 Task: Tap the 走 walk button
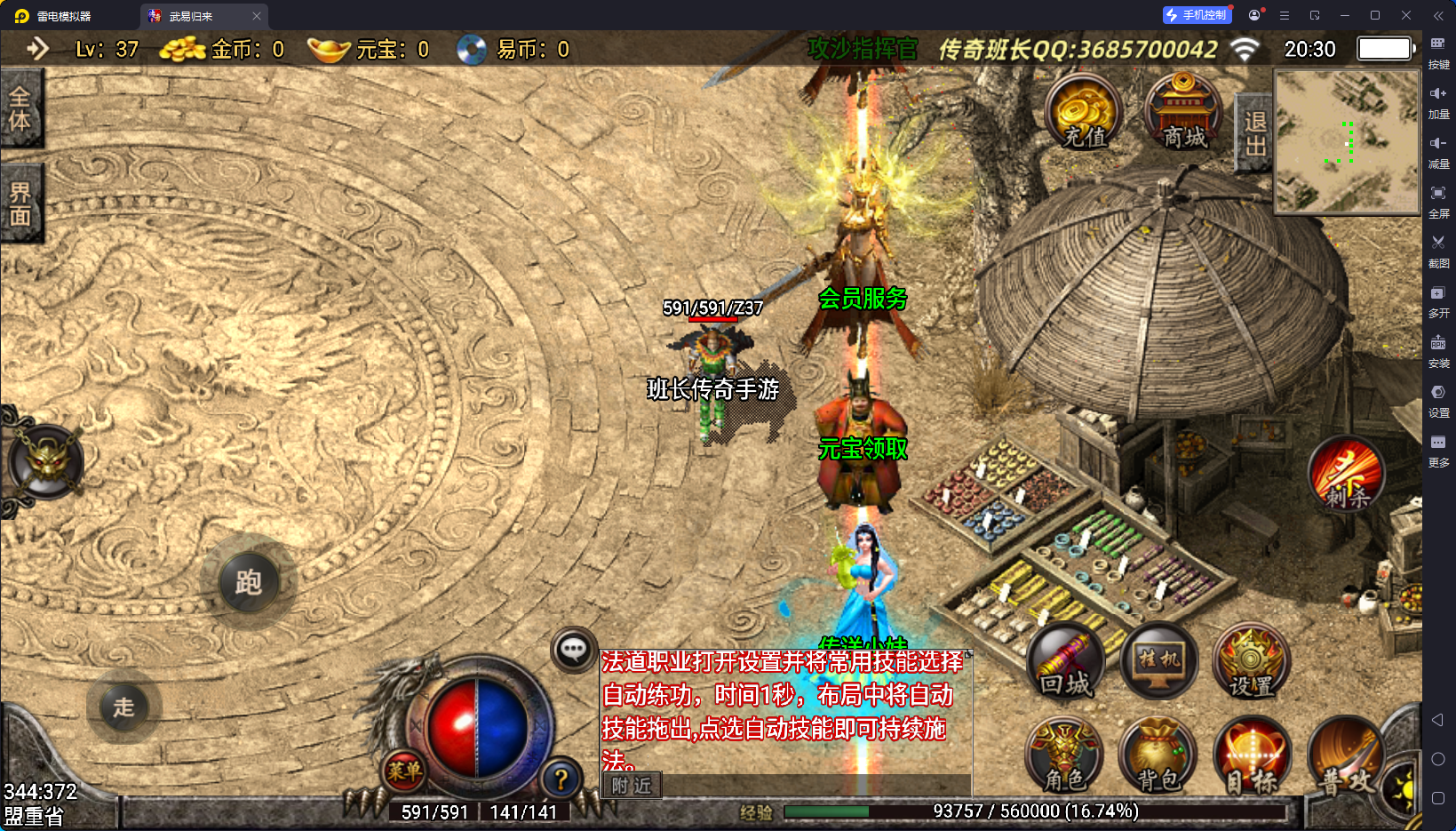[x=123, y=707]
